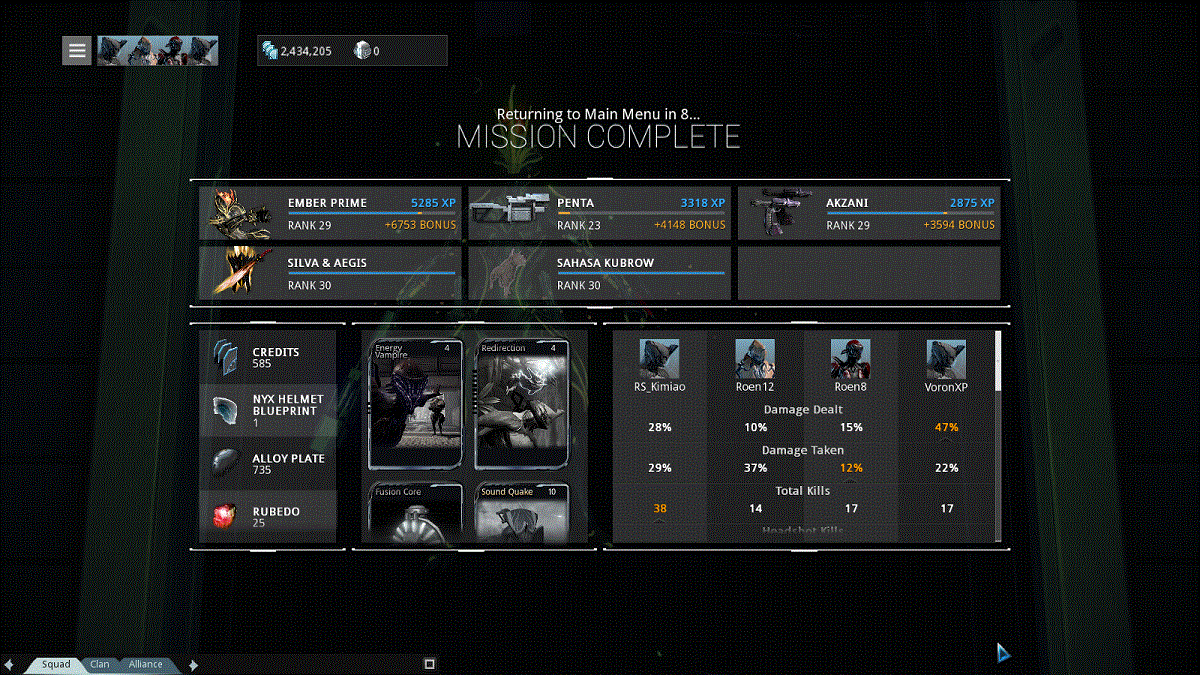
Task: Select the Ember Prime XP panel
Action: pos(330,213)
